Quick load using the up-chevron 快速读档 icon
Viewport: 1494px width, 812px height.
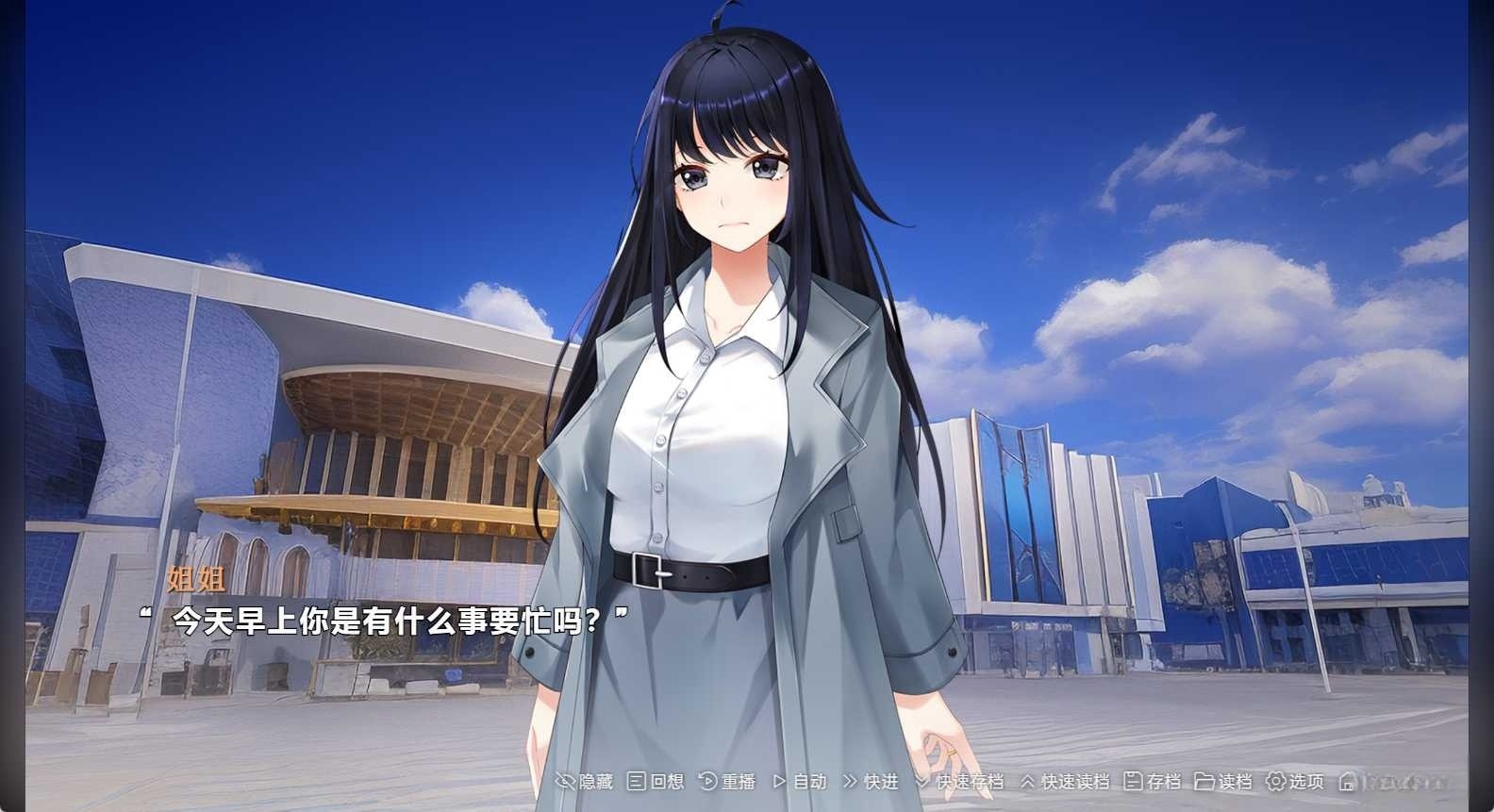(x=1025, y=782)
